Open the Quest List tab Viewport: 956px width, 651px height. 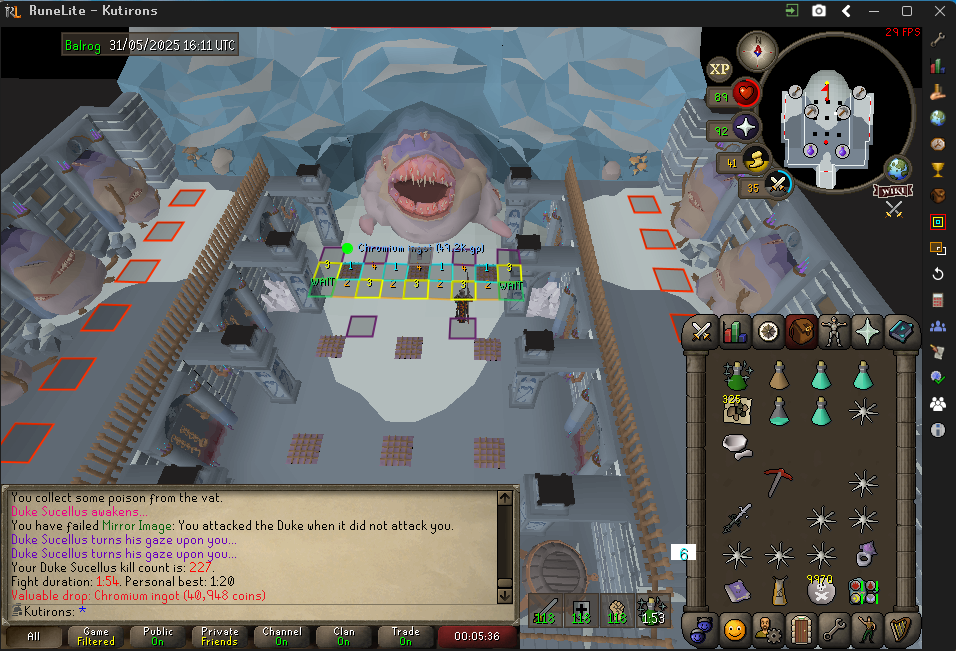point(768,332)
